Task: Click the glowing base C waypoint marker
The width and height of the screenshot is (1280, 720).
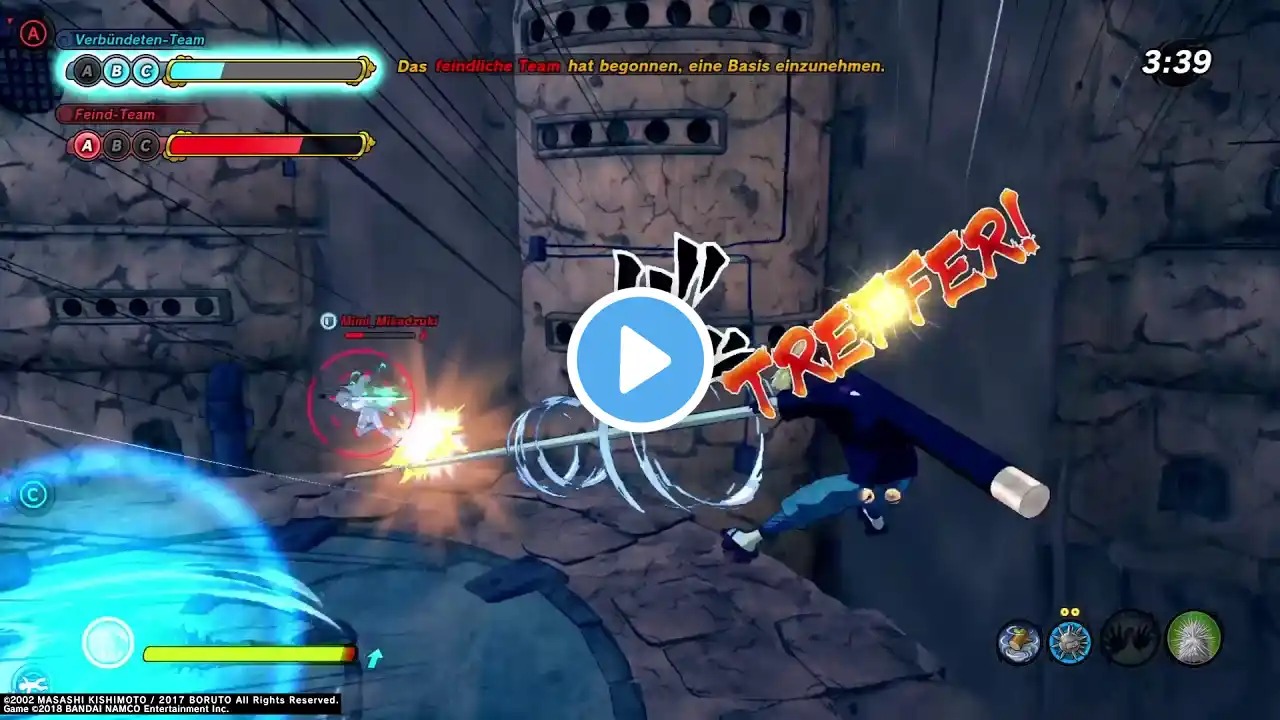Action: point(34,494)
